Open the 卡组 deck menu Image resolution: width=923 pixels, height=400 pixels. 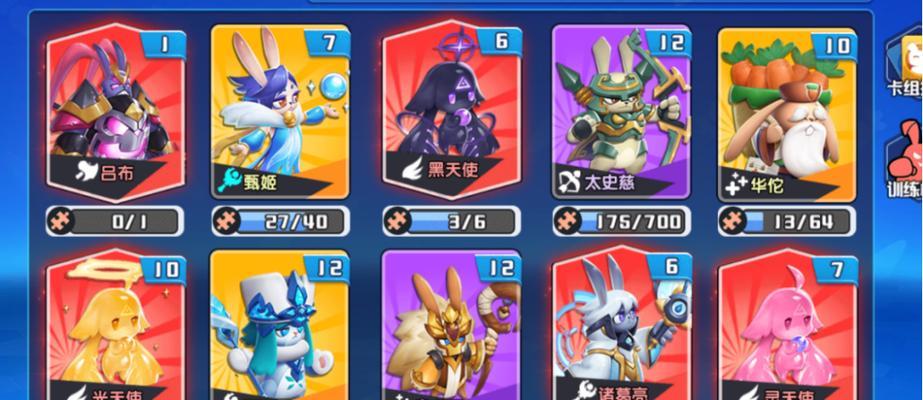[x=905, y=65]
